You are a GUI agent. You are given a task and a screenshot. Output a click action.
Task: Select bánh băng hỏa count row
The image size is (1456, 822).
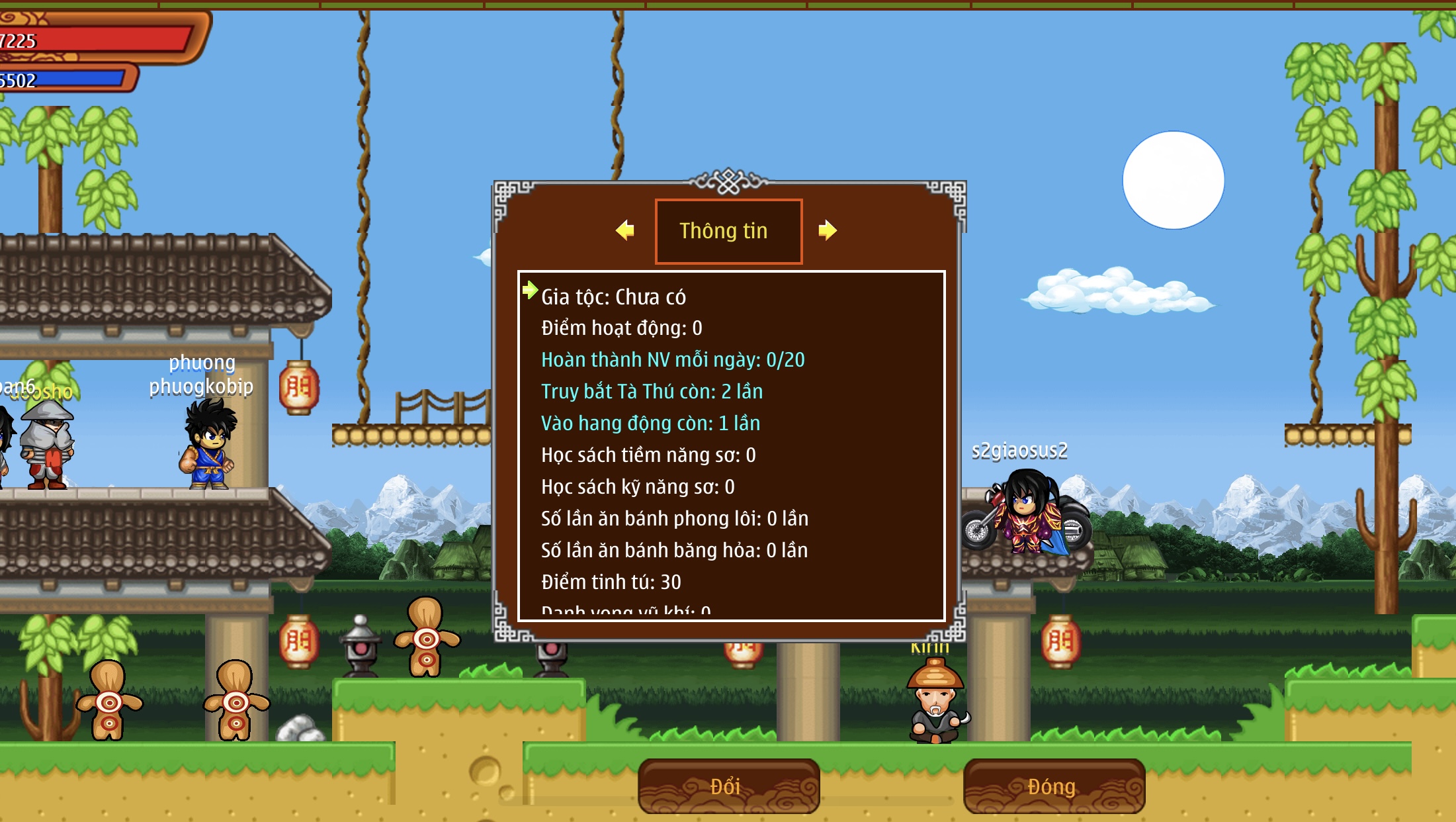pos(674,551)
